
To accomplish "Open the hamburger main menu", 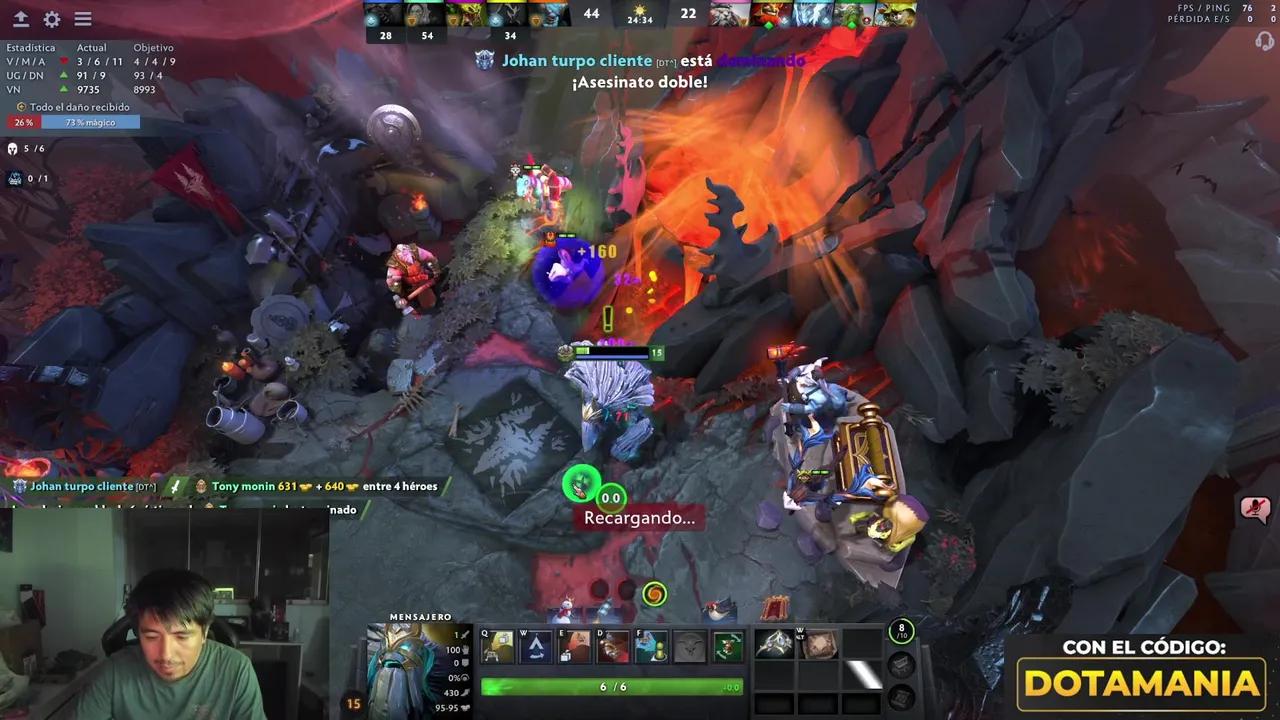I will tap(83, 19).
